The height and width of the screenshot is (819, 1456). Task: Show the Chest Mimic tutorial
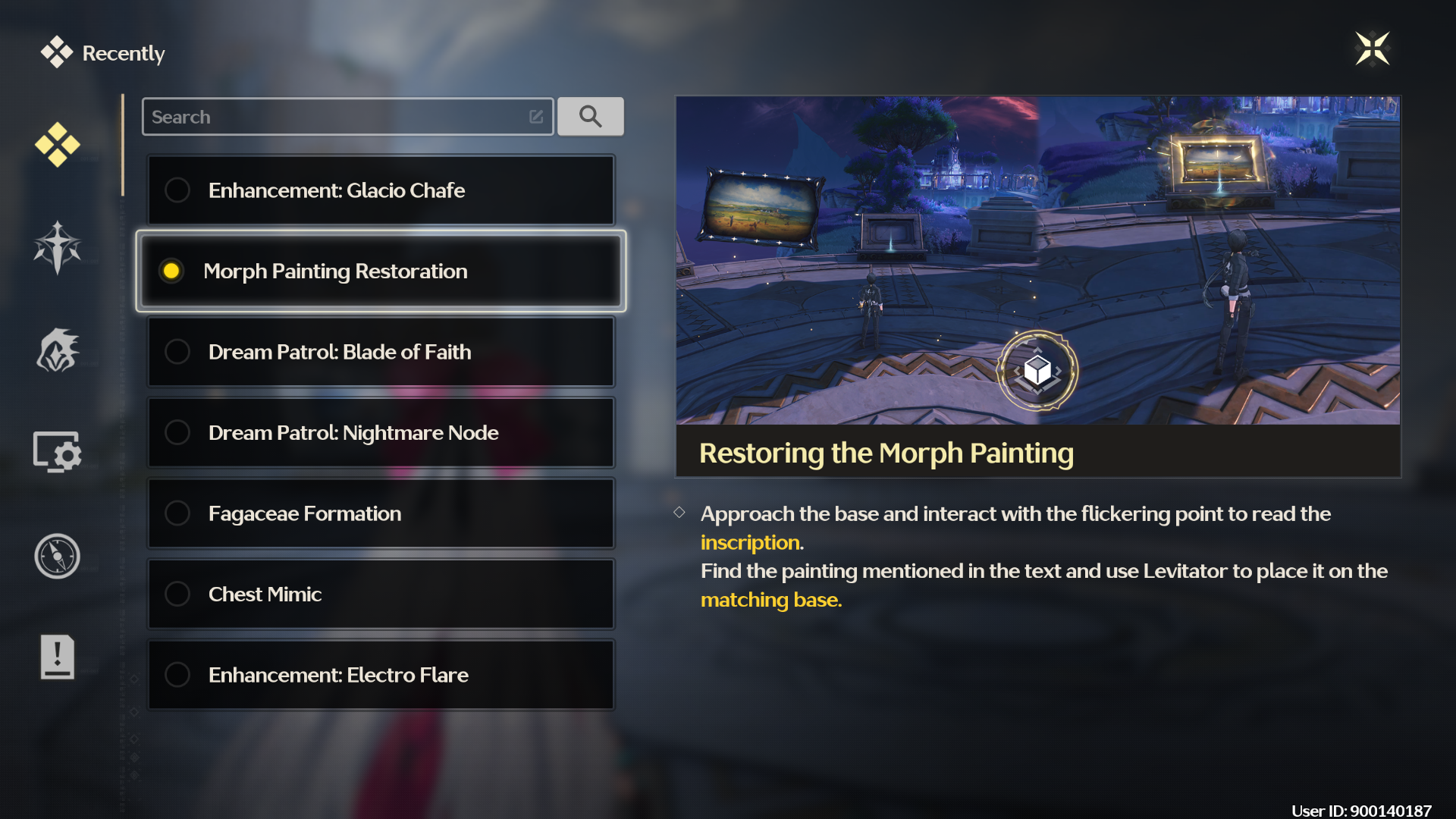pos(381,595)
